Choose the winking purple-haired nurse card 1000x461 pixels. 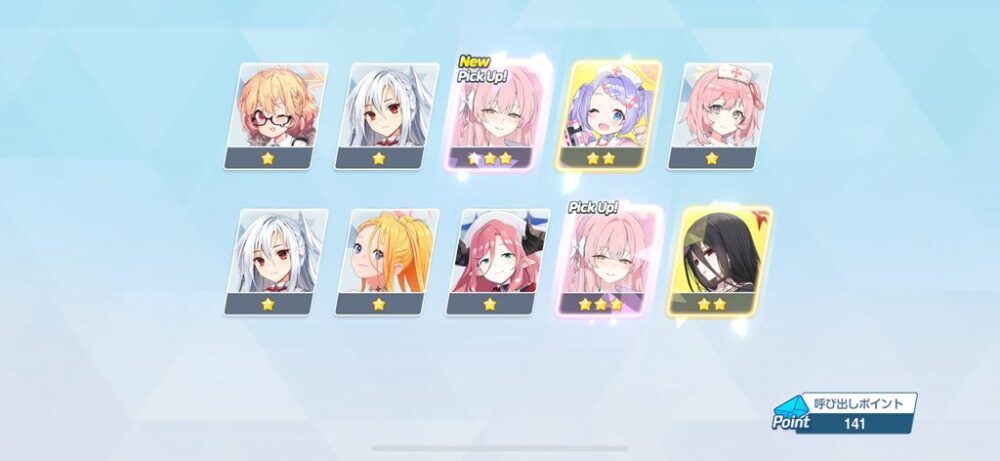(x=607, y=115)
